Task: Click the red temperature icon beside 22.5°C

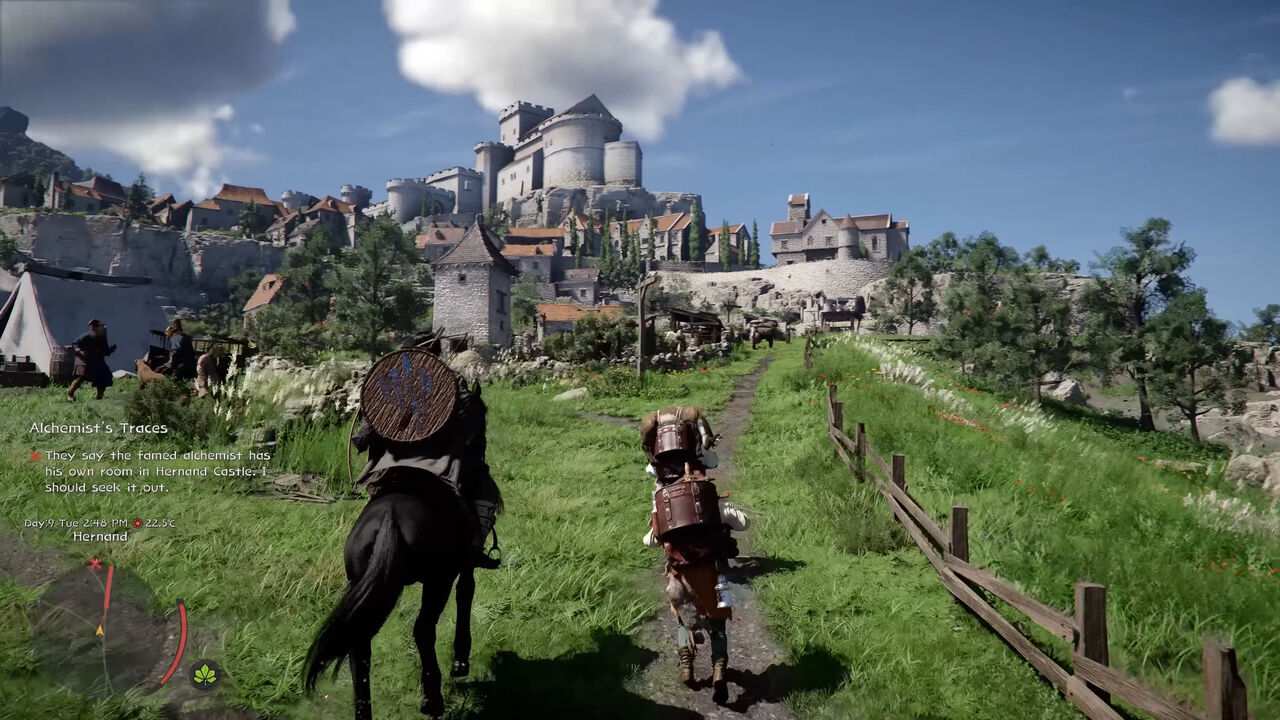Action: pos(138,522)
